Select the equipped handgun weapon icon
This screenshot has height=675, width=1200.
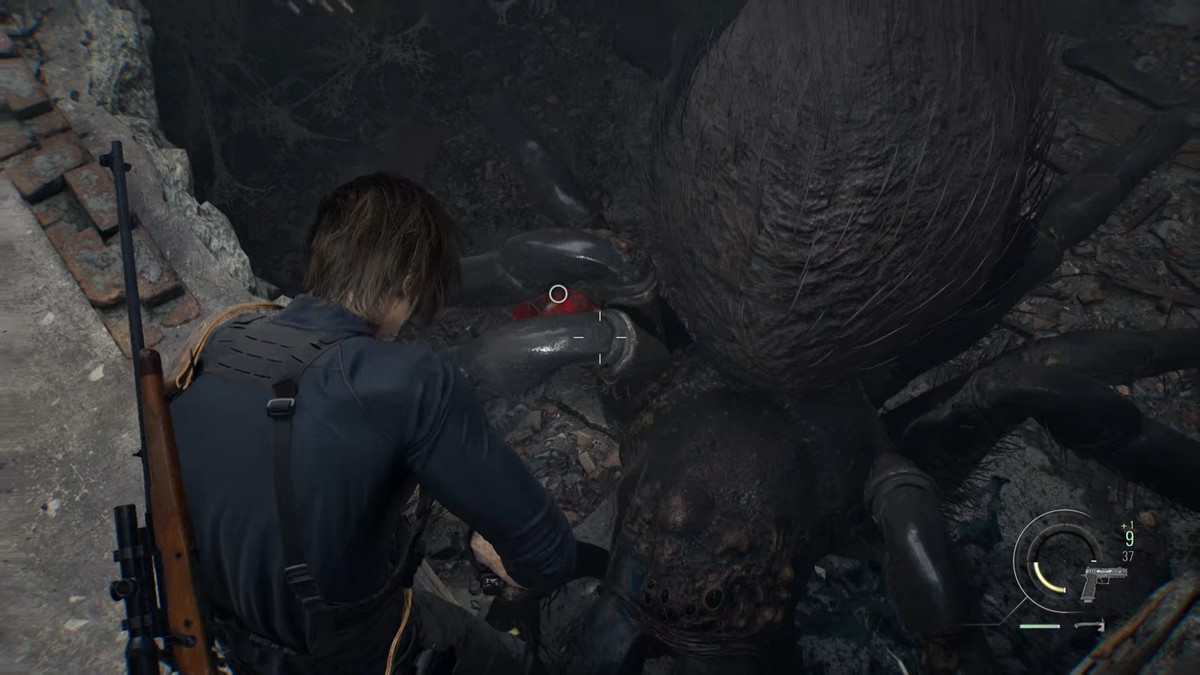click(1103, 581)
